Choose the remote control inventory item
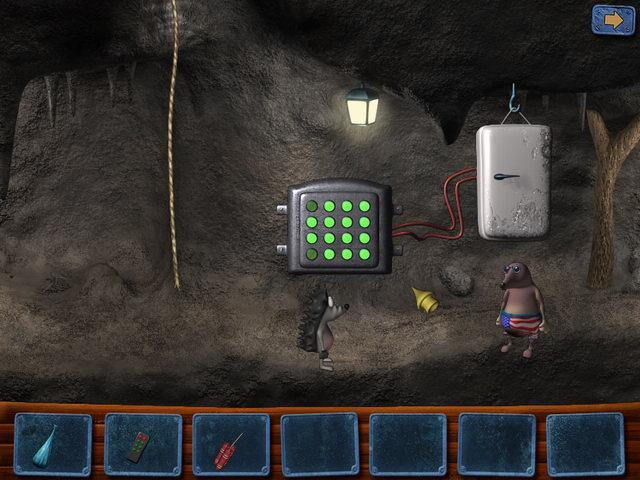Screen dimensions: 640x480 click(x=141, y=444)
